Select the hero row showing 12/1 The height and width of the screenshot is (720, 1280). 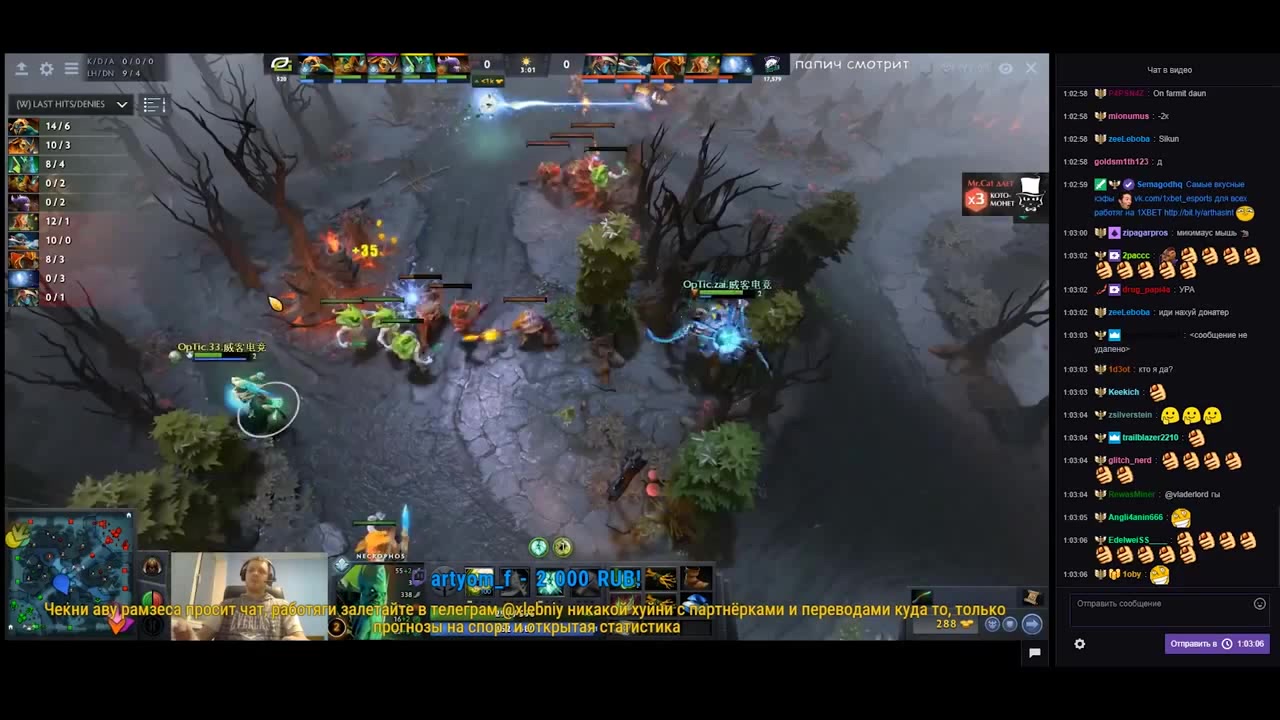(40, 221)
